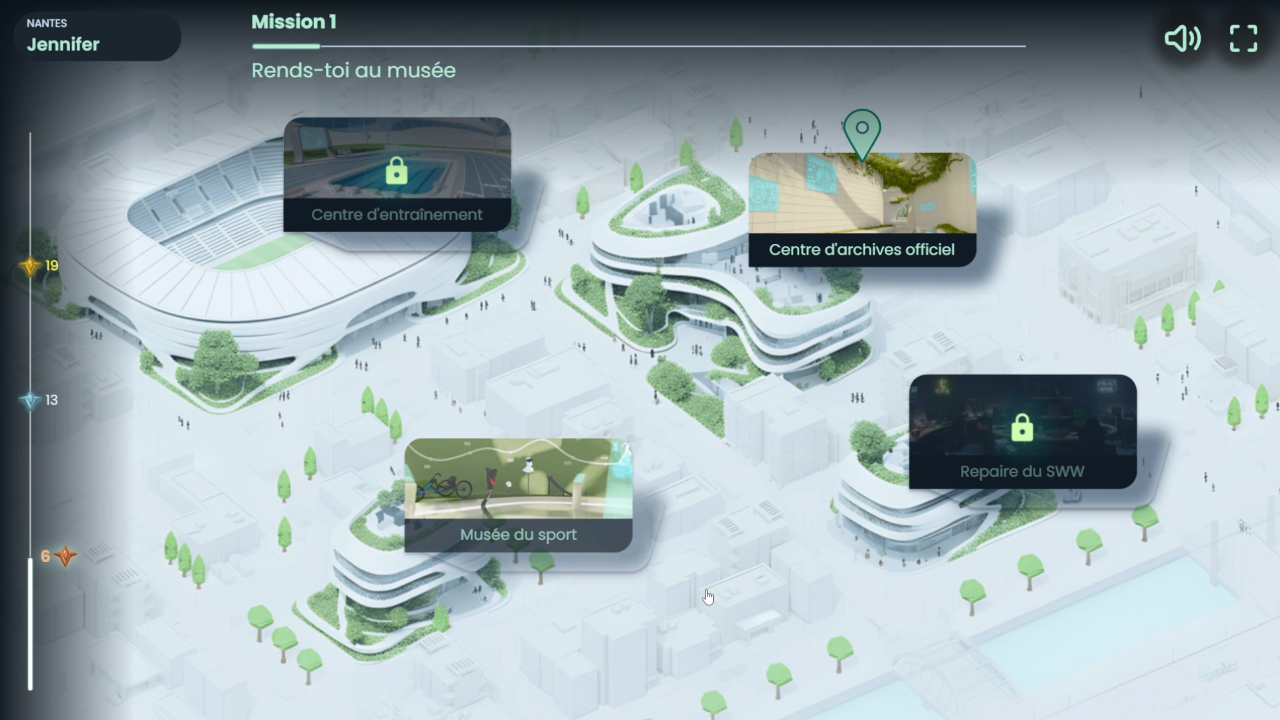The height and width of the screenshot is (720, 1280).
Task: Open the Musée du sport location
Action: point(518,495)
